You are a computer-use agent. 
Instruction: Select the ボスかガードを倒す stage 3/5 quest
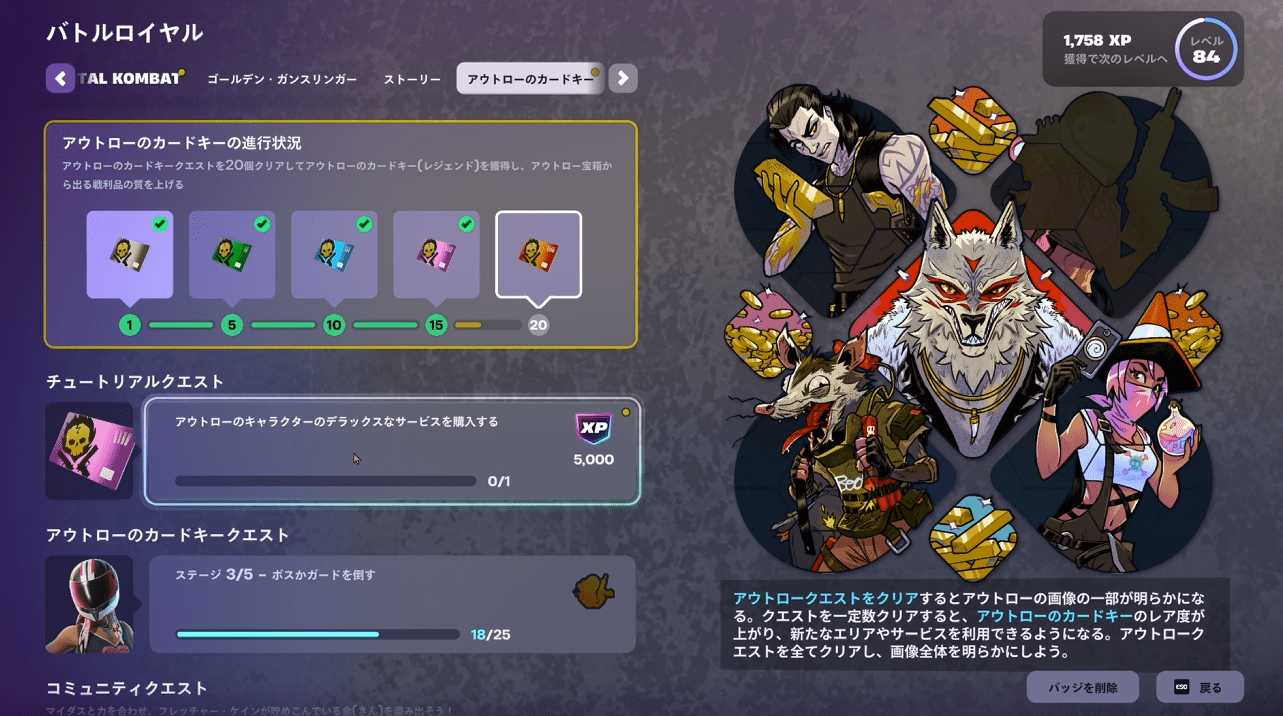[x=392, y=604]
